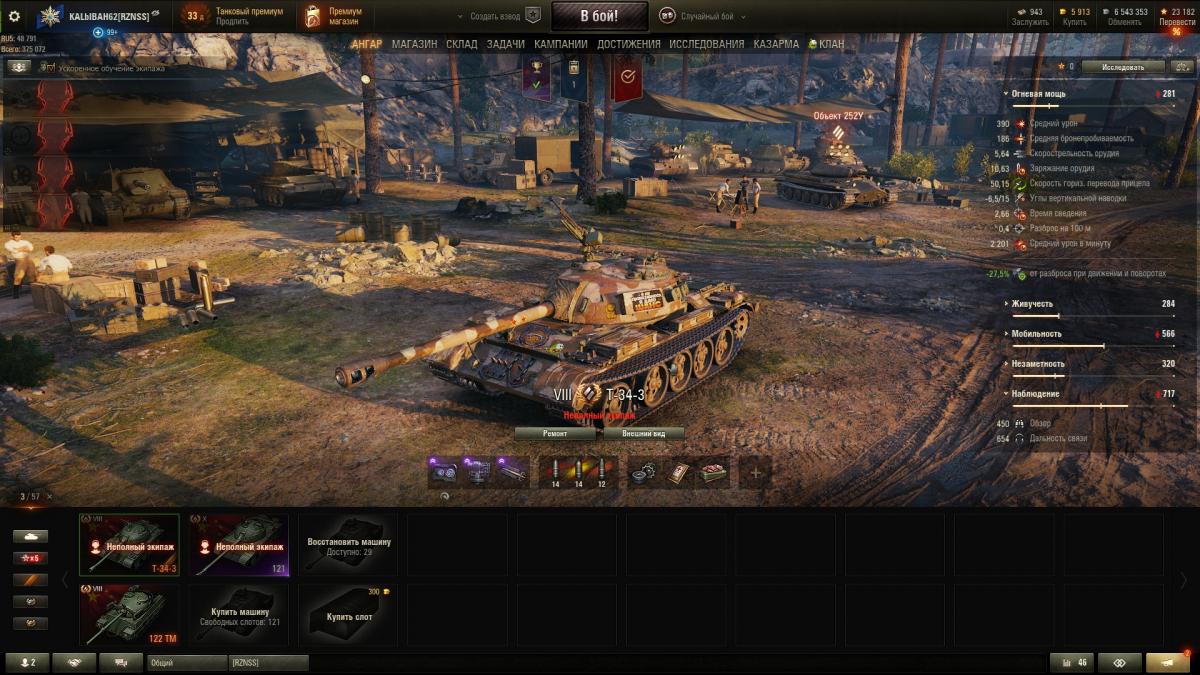Create a platoon with Создать взвод
The height and width of the screenshot is (675, 1200).
tap(497, 17)
